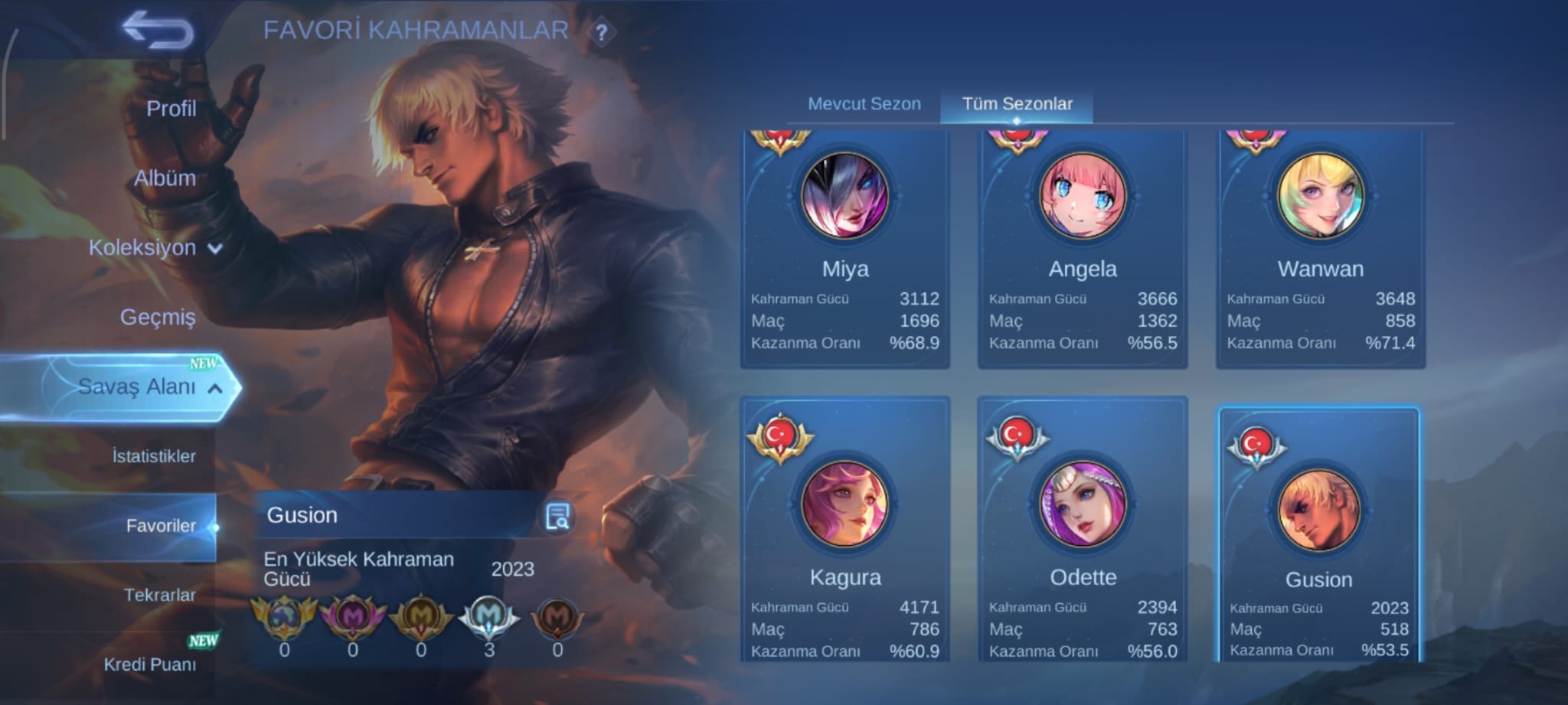Open the Kredi Puanı page
Screen dimensions: 1568x705
pos(150,664)
